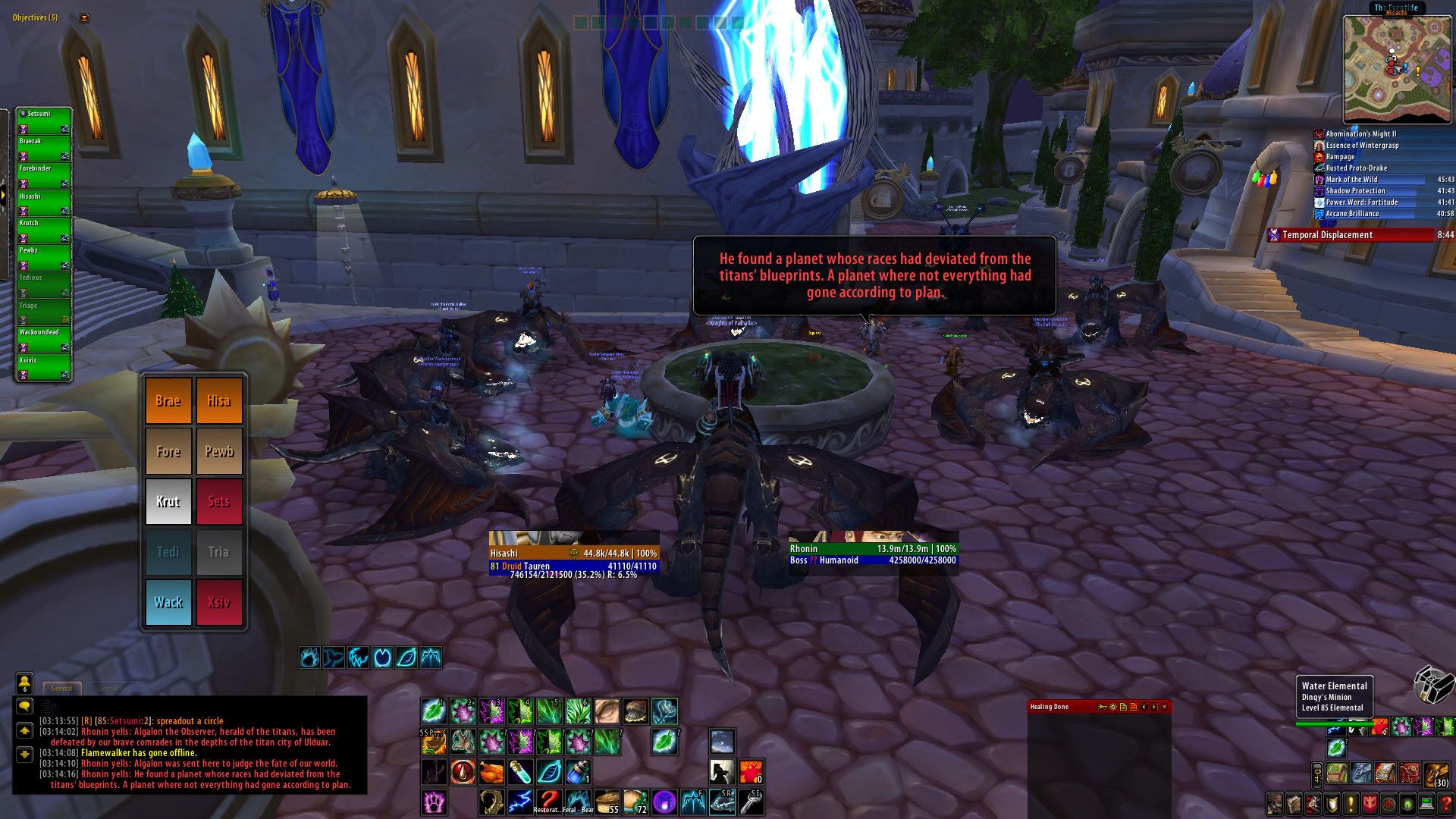Screen dimensions: 1456x819
Task: Close the Healing Done meter window
Action: pos(1165,707)
